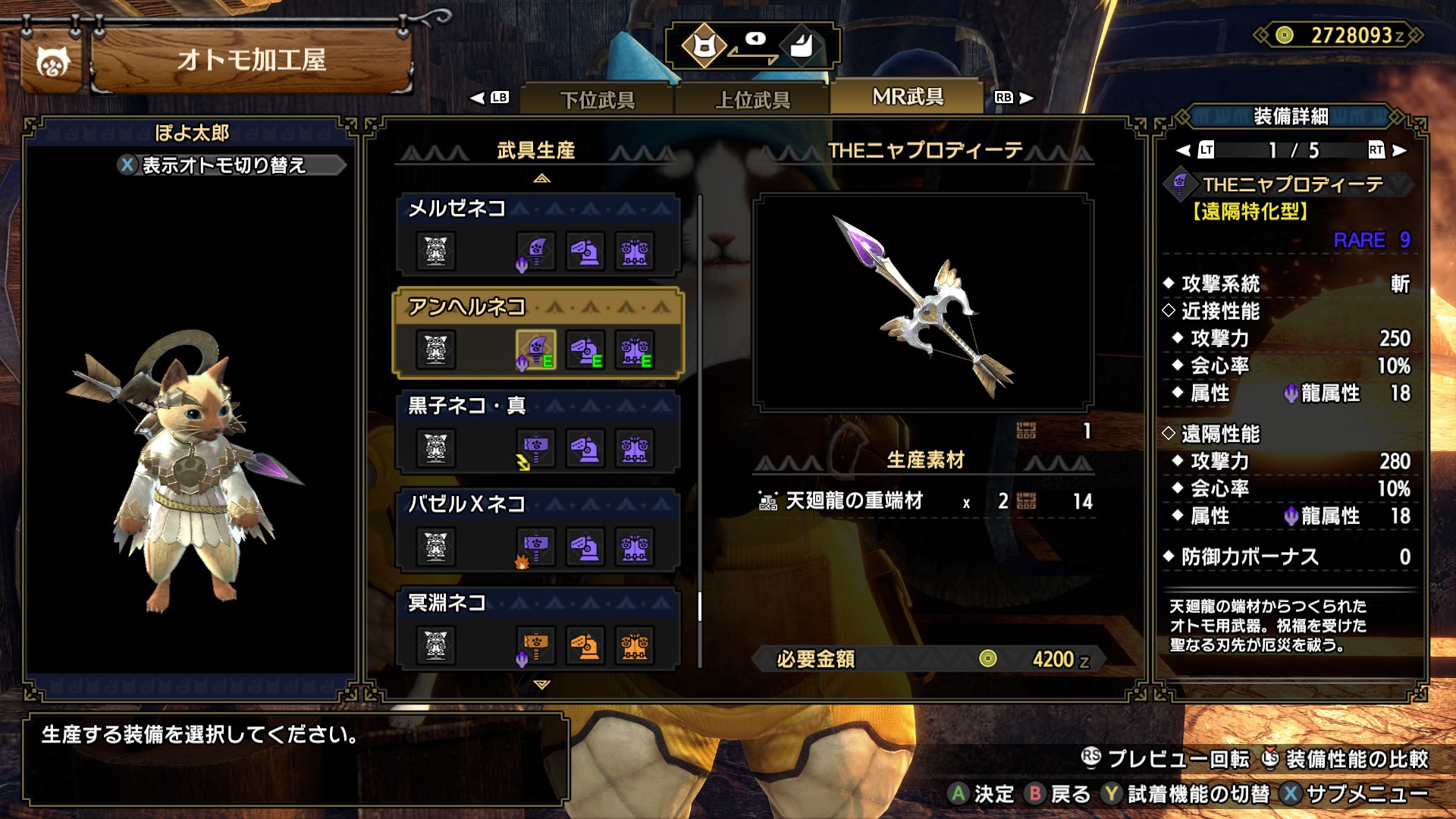
Task: Choose the メルゼネコ equipment set row
Action: (x=537, y=235)
